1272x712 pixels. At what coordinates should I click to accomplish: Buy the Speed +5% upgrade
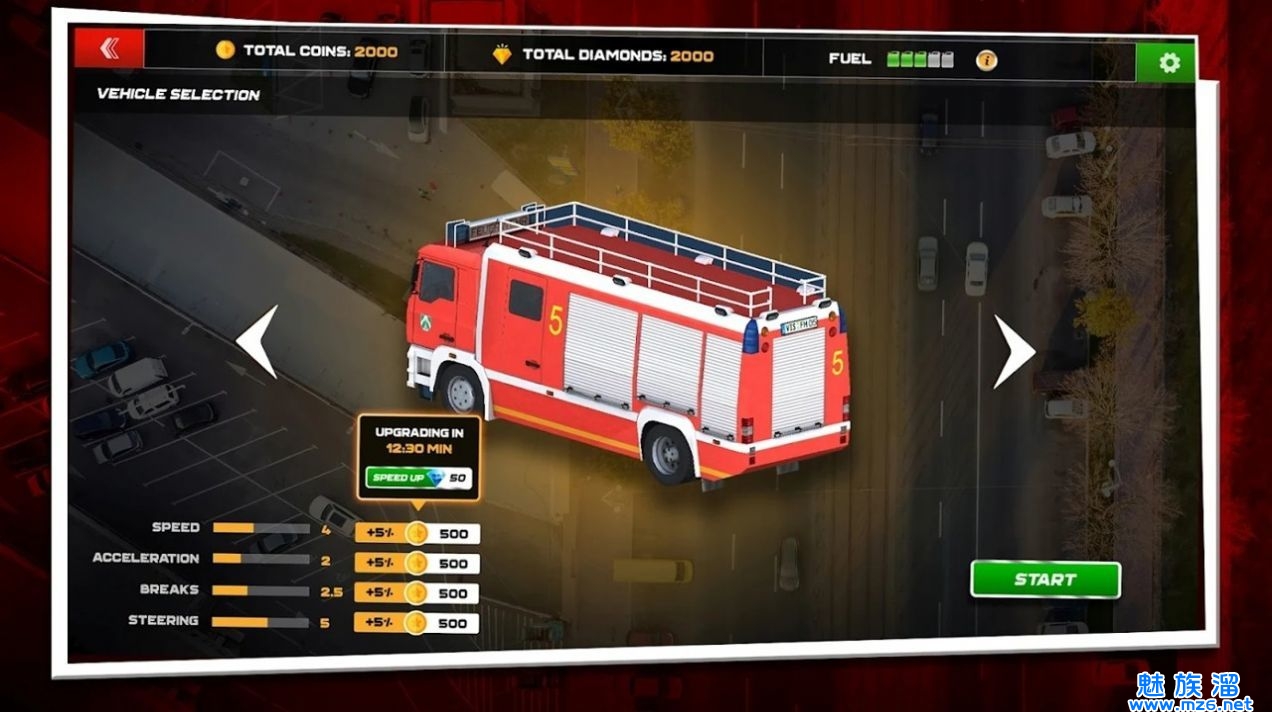click(x=417, y=533)
